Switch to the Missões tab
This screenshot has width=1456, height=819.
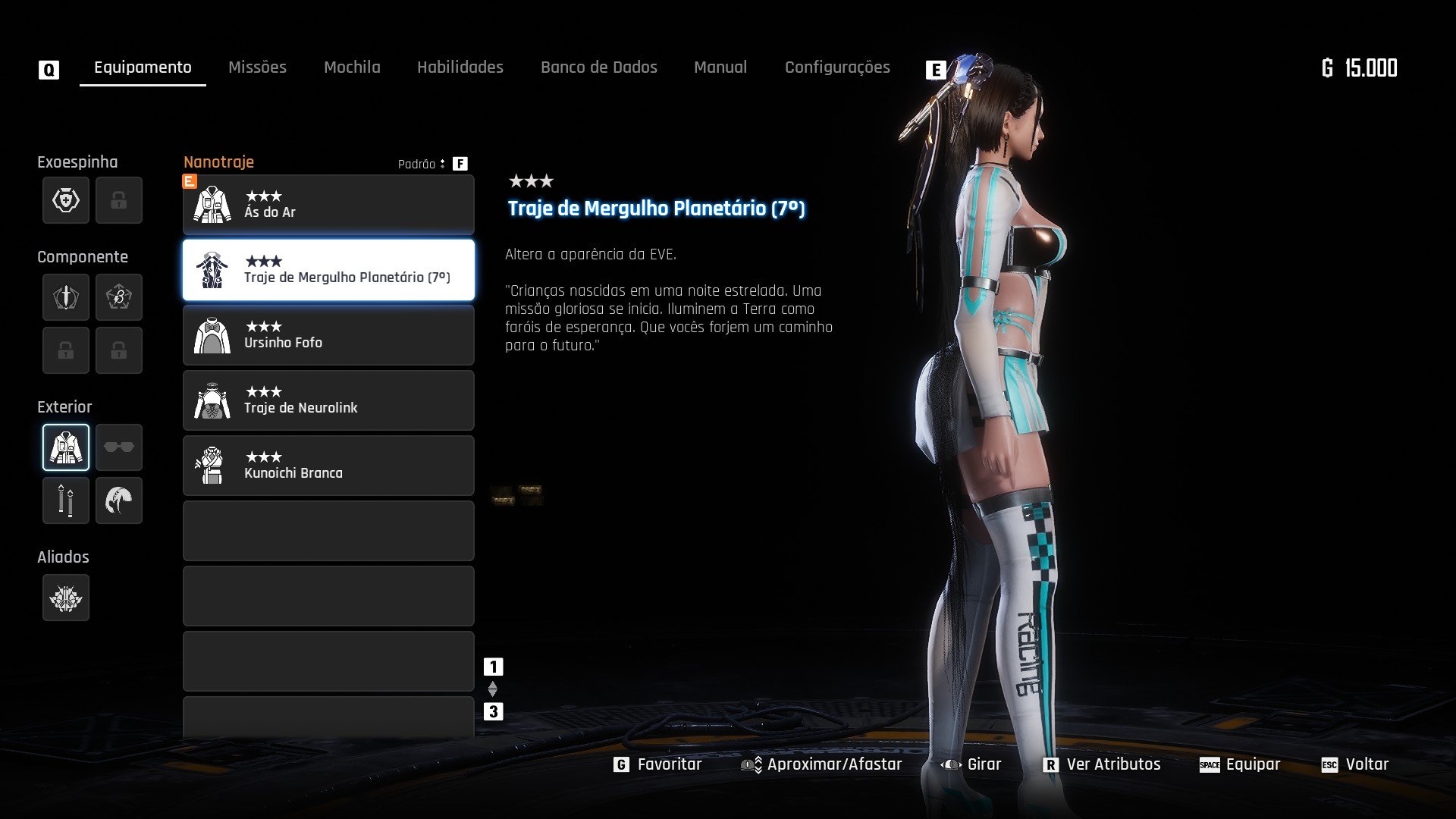point(257,67)
